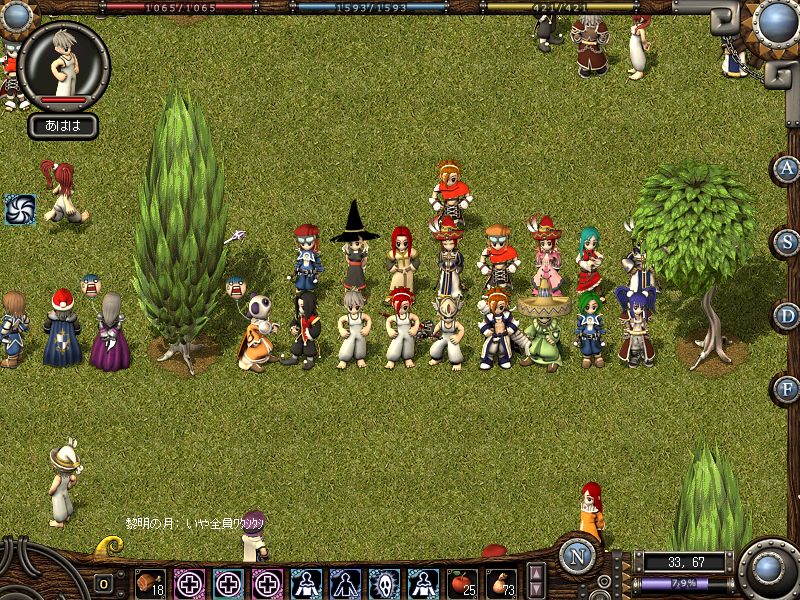Open the targeted character's portrait frame
Image resolution: width=800 pixels, height=600 pixels.
tap(64, 64)
